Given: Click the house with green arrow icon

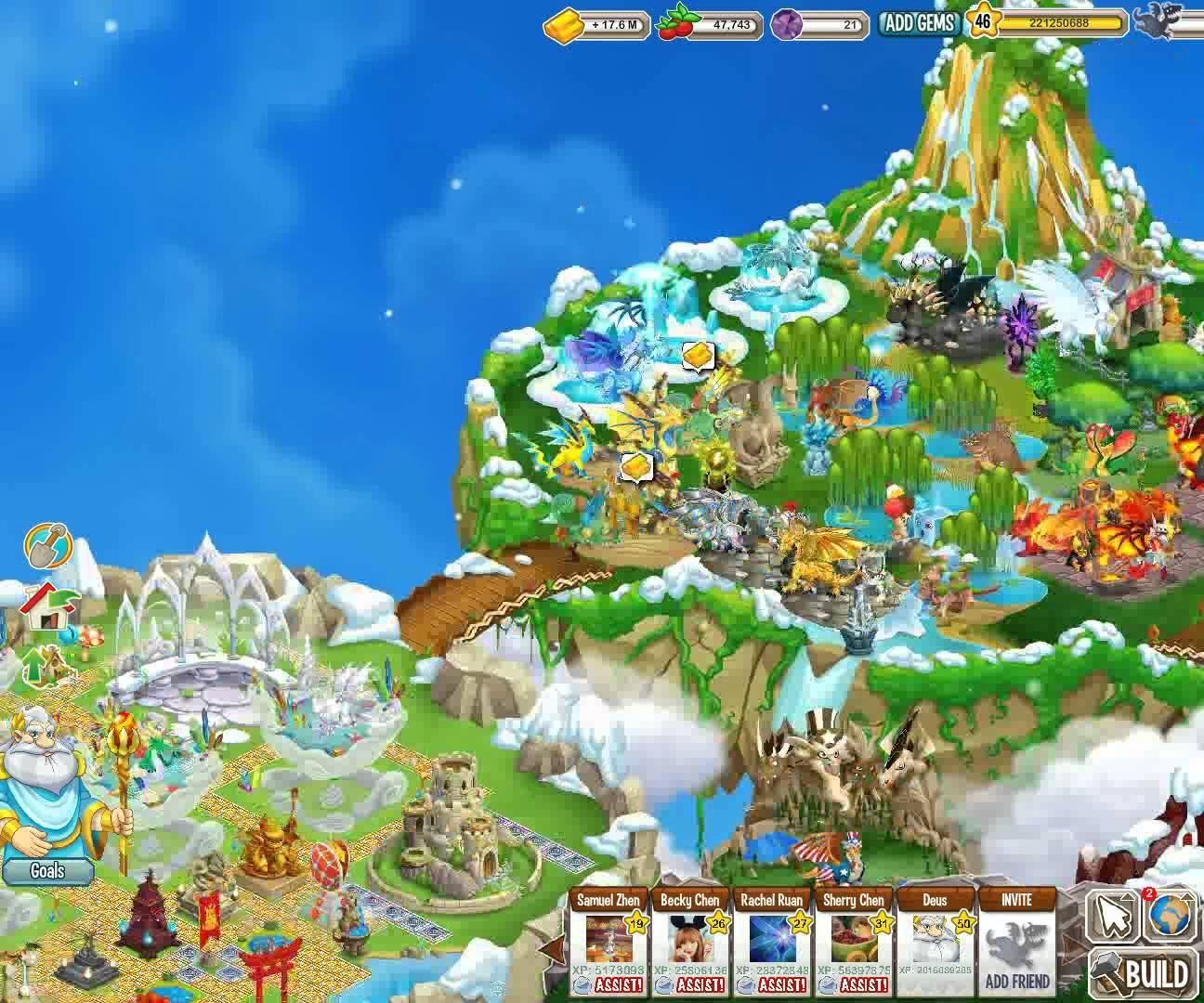Looking at the screenshot, I should [x=51, y=608].
